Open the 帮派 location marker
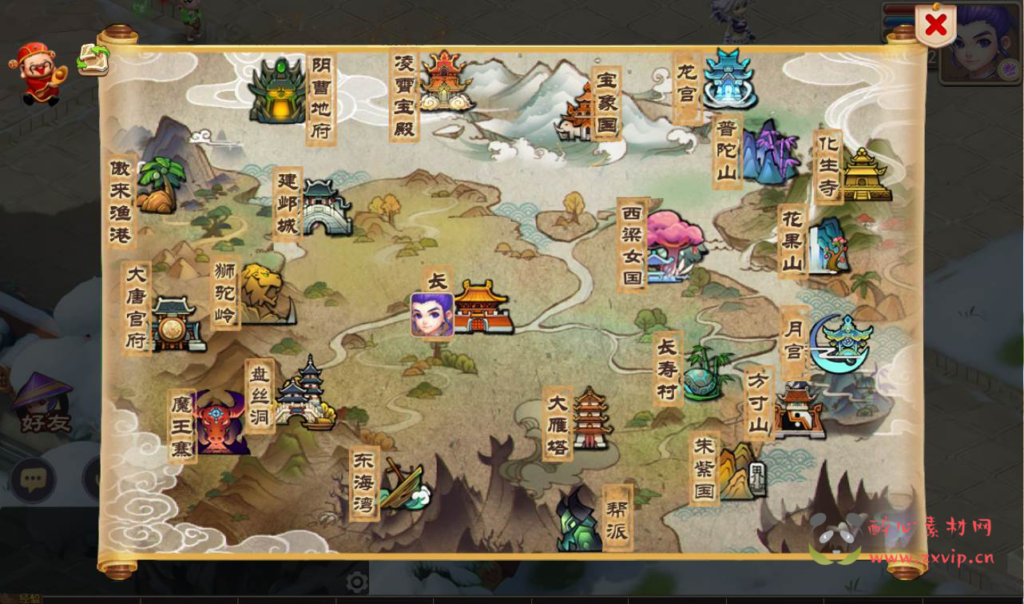The height and width of the screenshot is (604, 1024). [x=580, y=520]
